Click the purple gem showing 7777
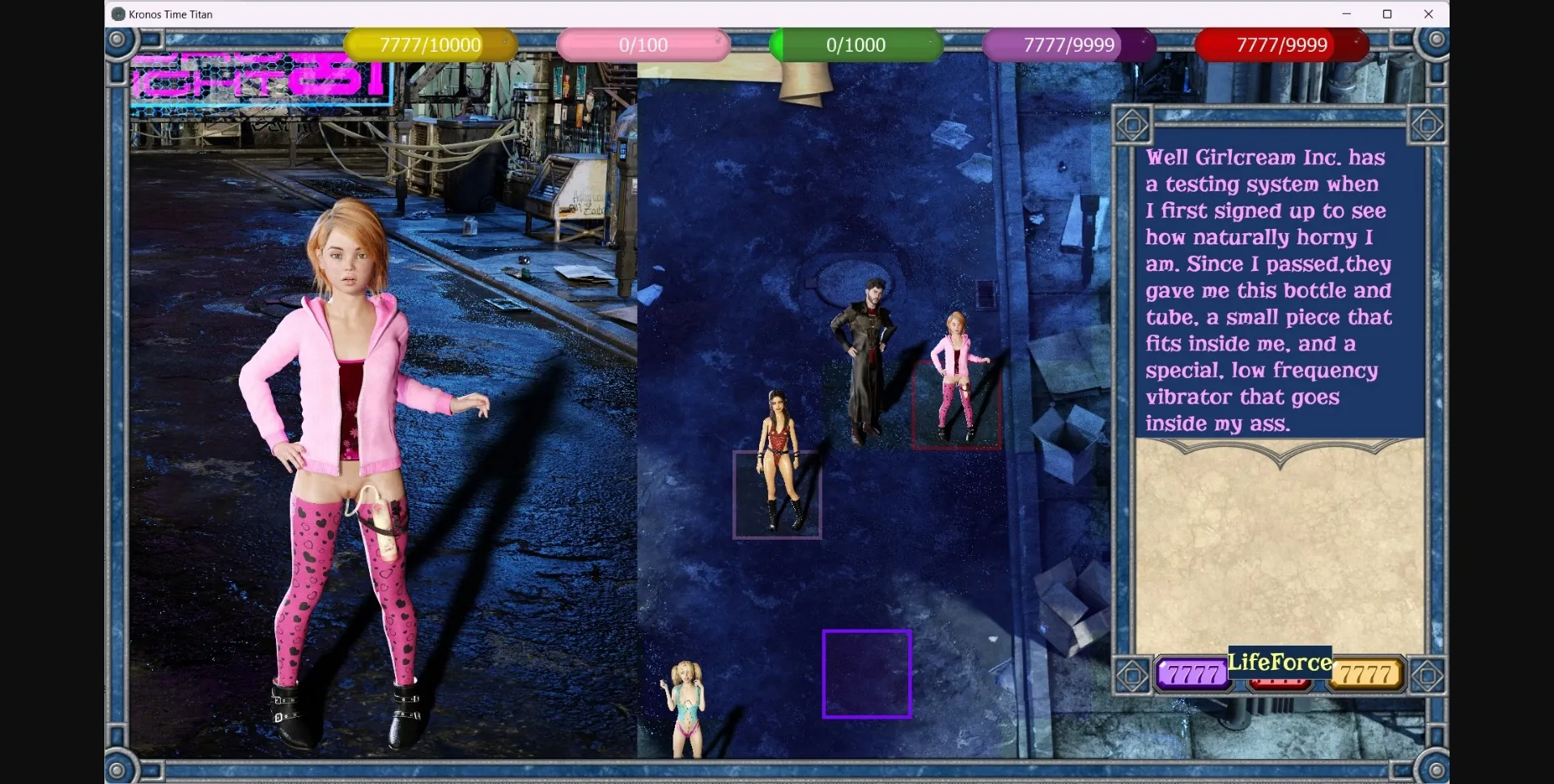 click(1191, 673)
